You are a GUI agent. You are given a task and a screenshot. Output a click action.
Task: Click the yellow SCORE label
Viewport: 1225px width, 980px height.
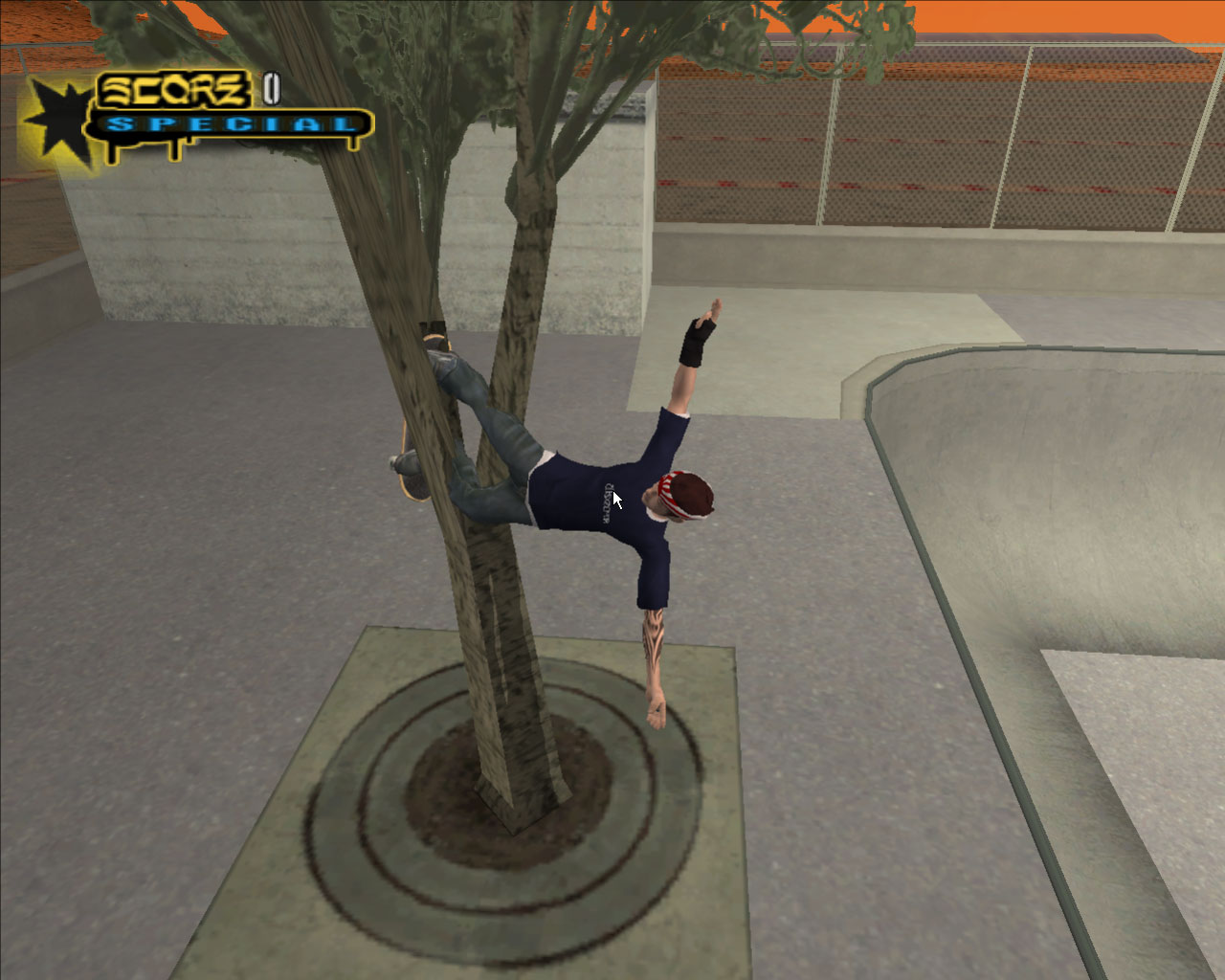click(x=172, y=88)
